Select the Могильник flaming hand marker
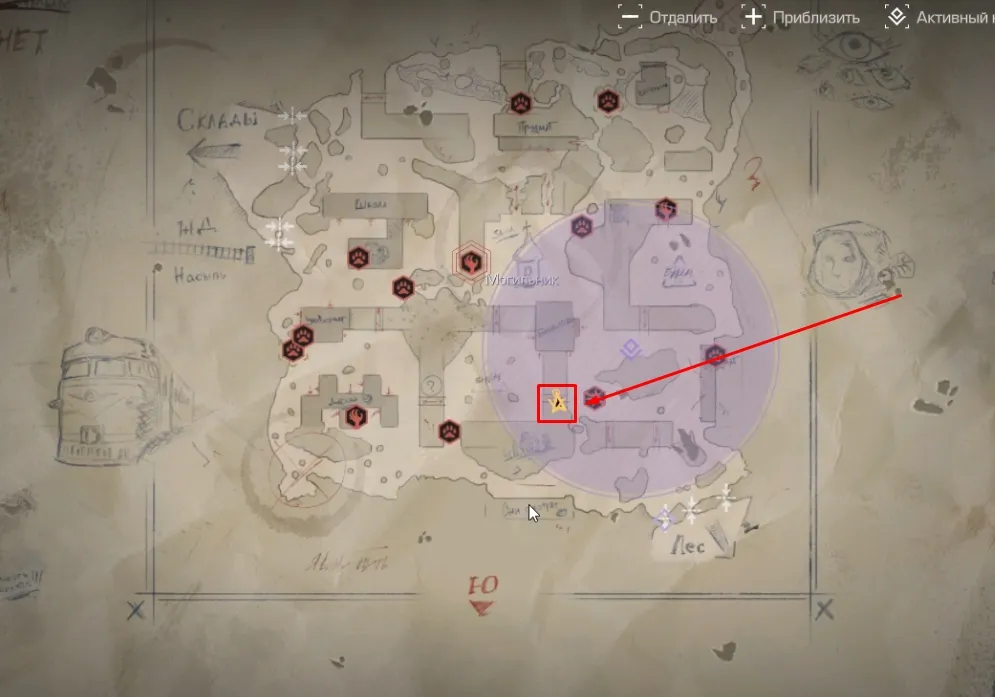Viewport: 995px width, 697px height. coord(468,262)
